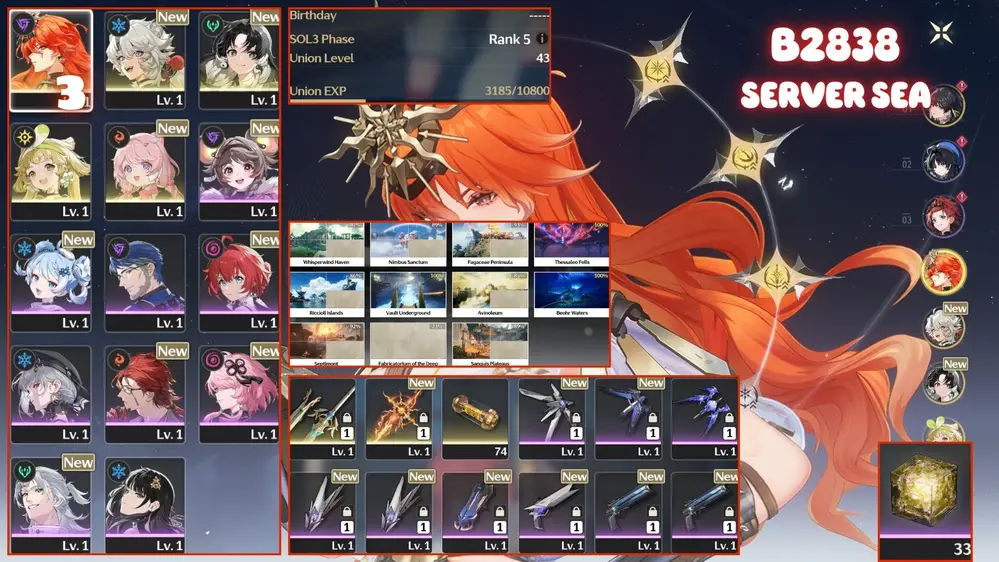This screenshot has width=999, height=562.
Task: Select the fiery orange star weapon slot
Action: [x=399, y=417]
